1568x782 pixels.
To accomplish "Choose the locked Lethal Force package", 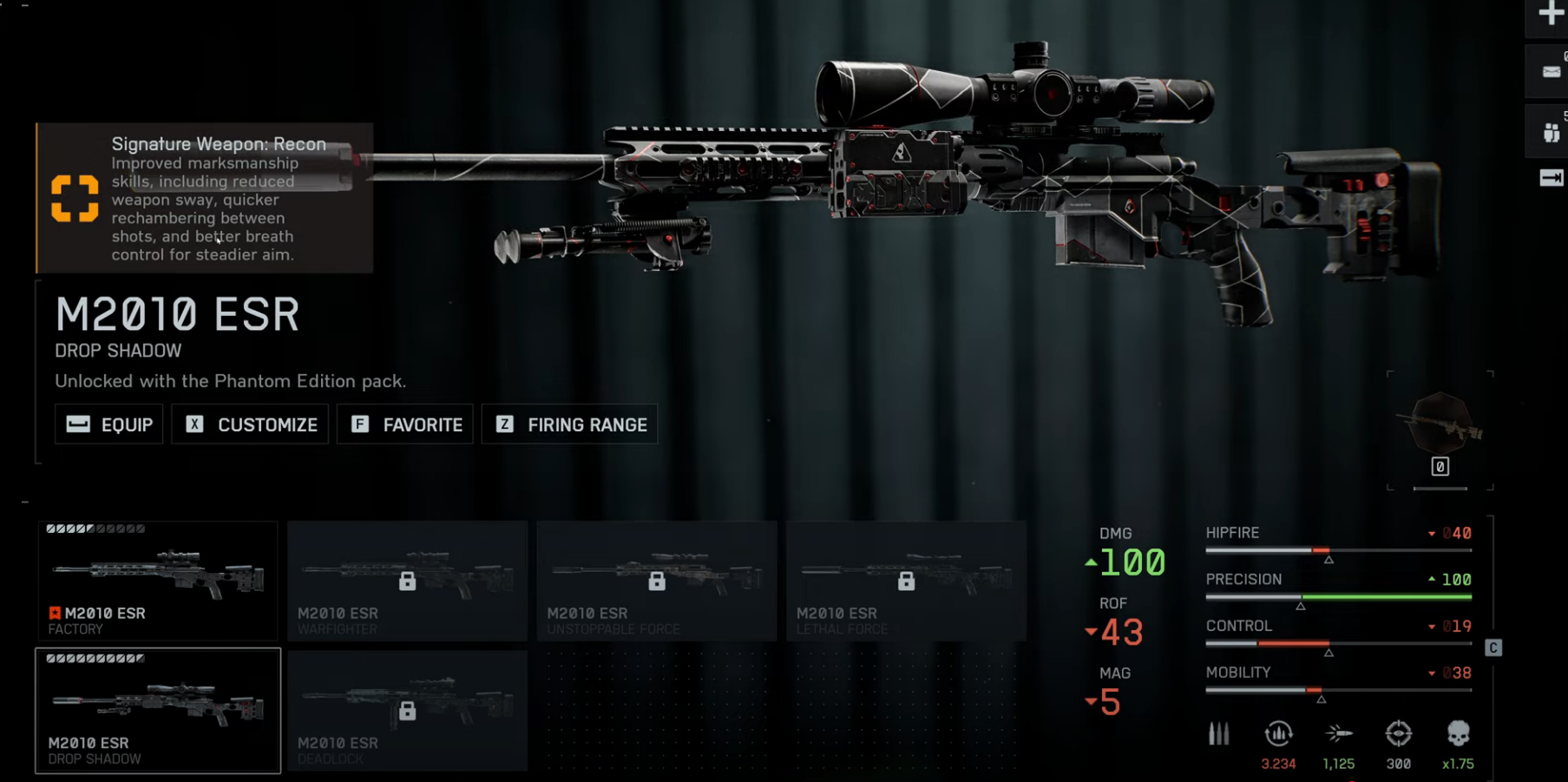I will point(906,581).
